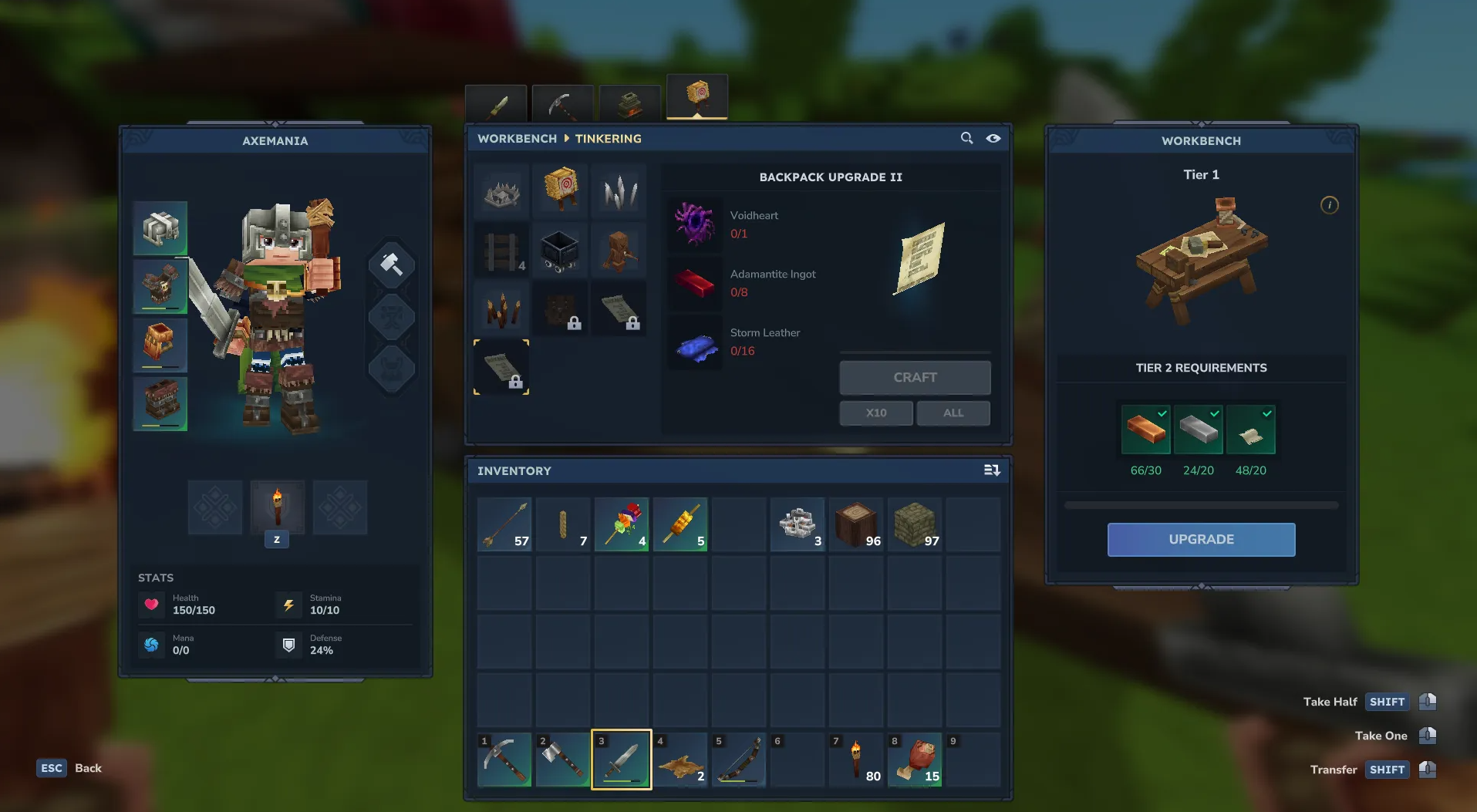
Task: Click the helmet equipment slot
Action: pos(160,228)
